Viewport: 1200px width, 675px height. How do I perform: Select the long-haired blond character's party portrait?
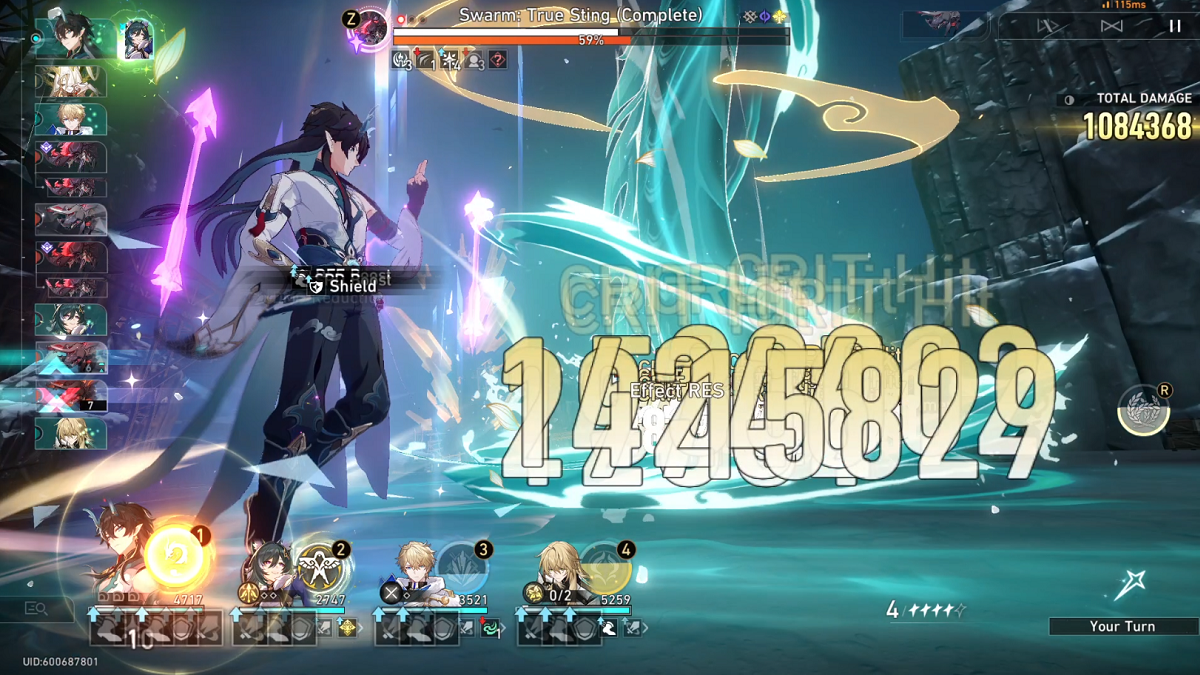click(x=555, y=570)
